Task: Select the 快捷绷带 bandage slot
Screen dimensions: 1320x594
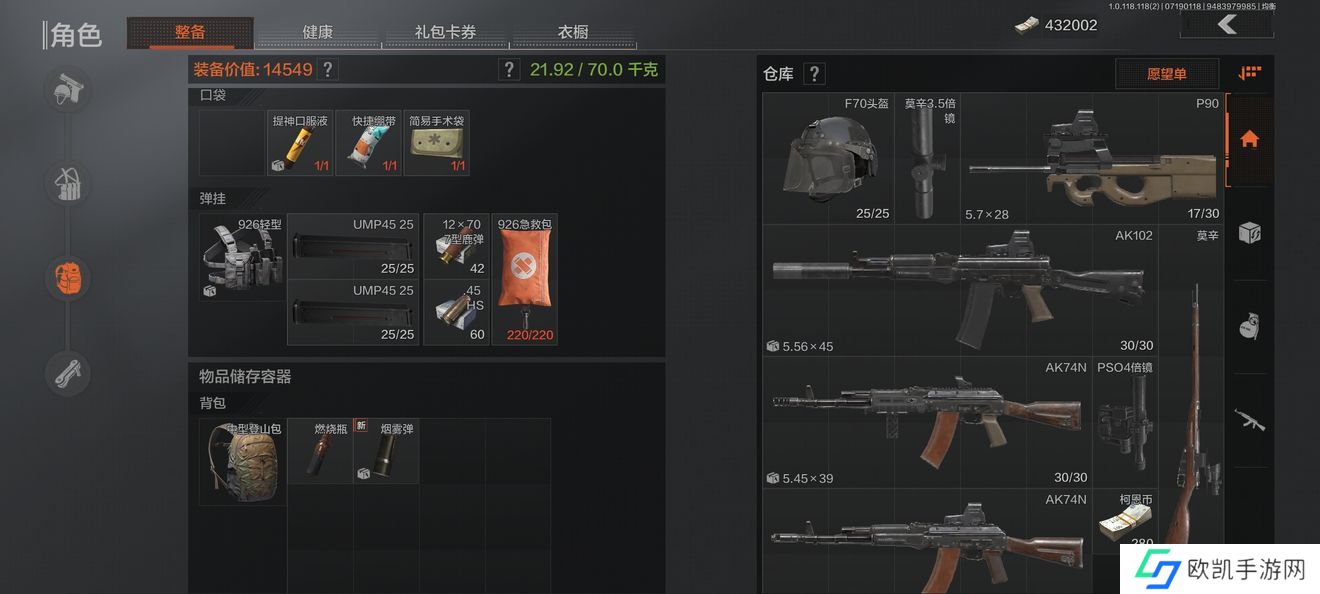Action: point(368,143)
